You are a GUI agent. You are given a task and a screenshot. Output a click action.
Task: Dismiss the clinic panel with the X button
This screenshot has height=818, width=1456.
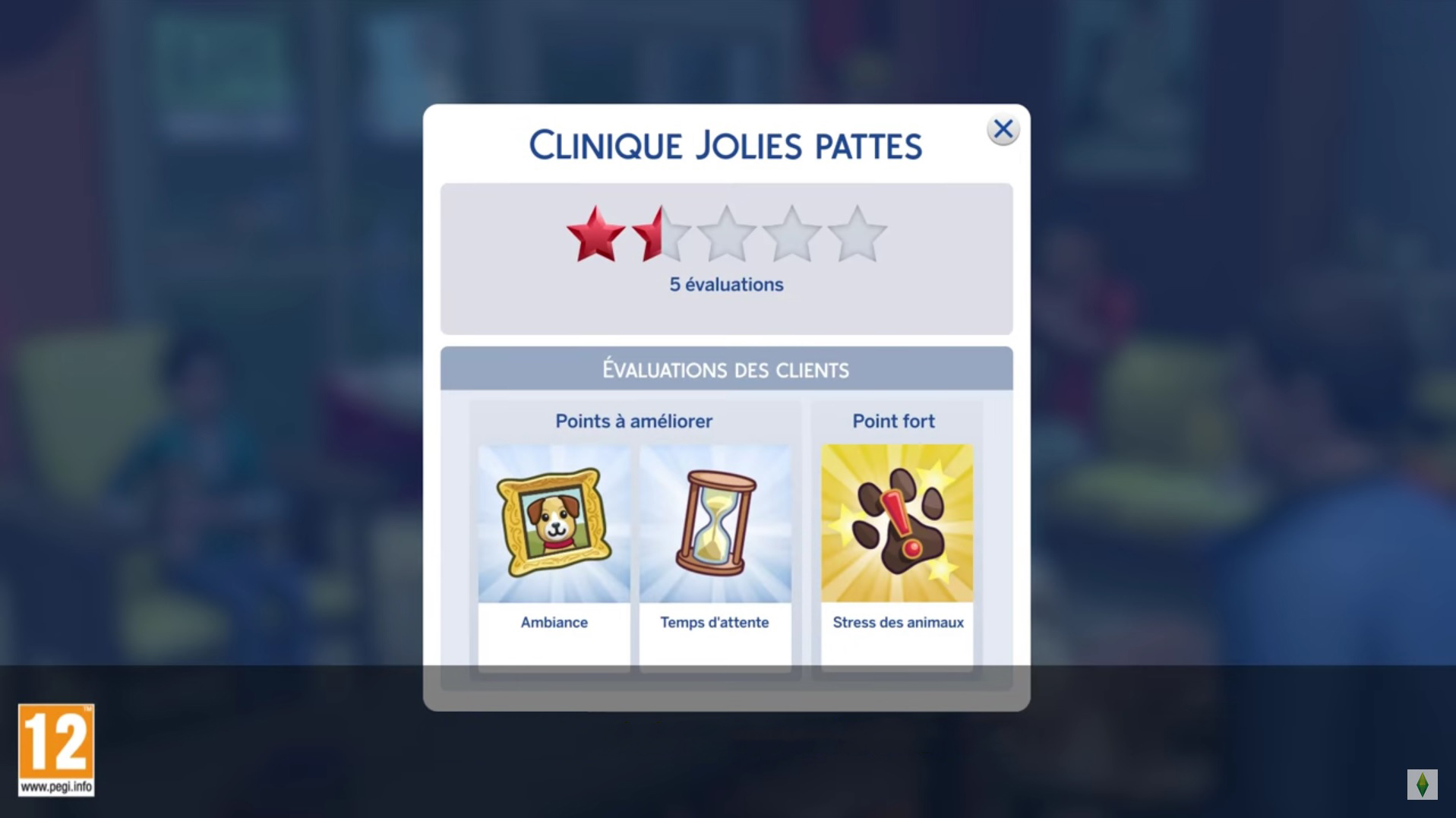pyautogui.click(x=1003, y=129)
